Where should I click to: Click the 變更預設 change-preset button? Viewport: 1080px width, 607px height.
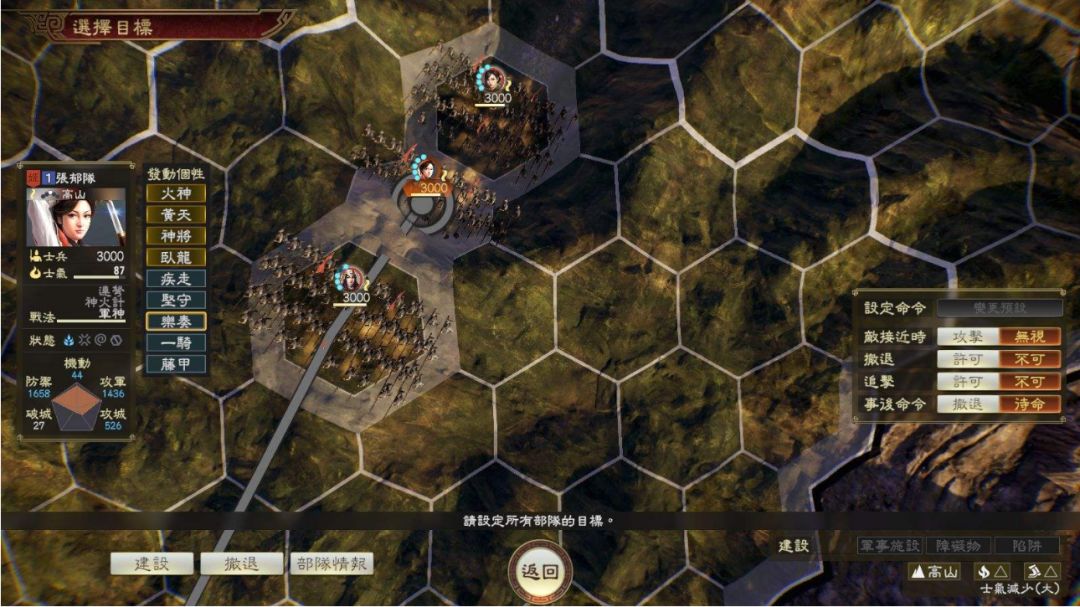pyautogui.click(x=999, y=308)
